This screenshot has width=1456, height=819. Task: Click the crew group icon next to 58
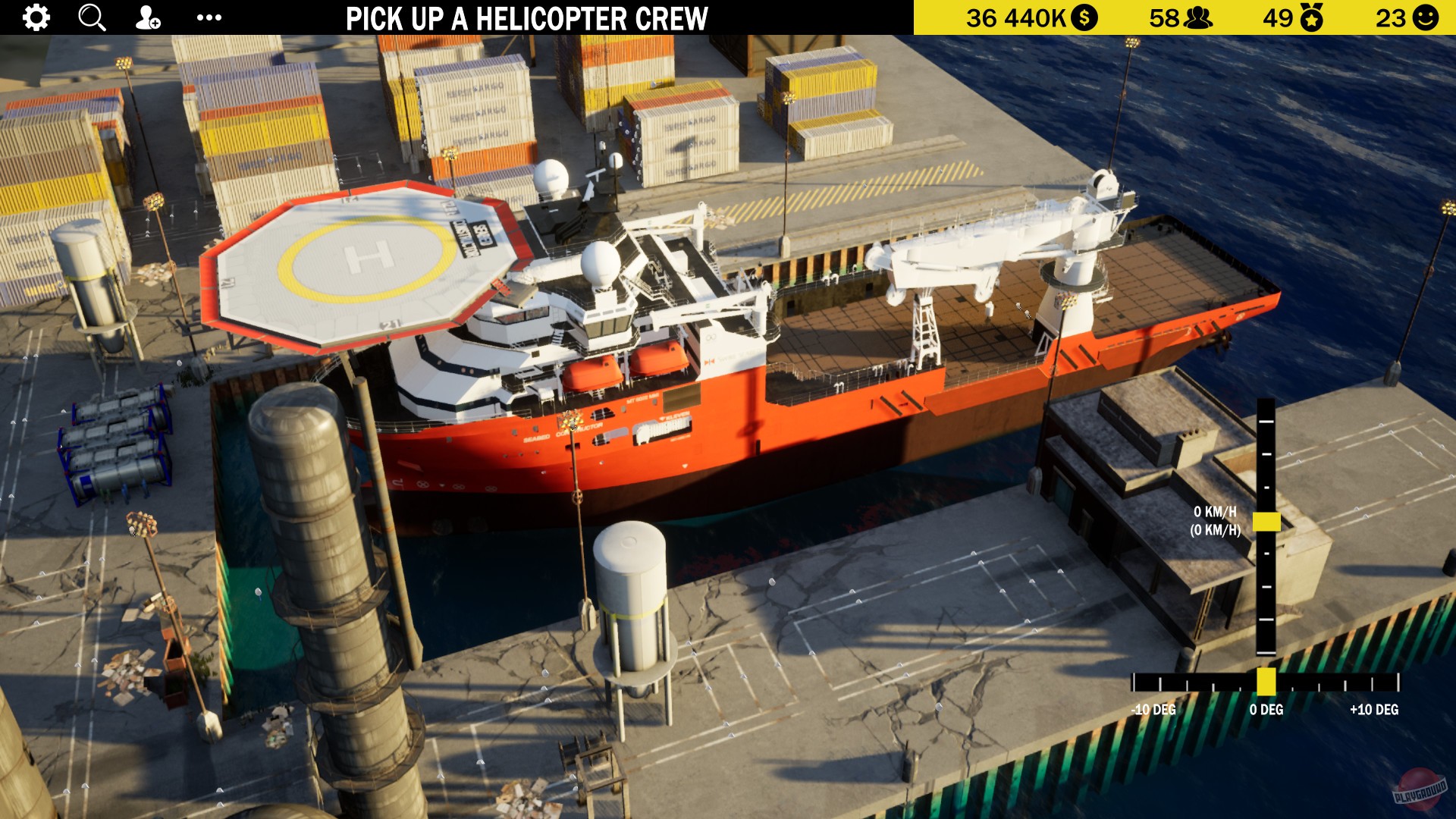point(1199,17)
